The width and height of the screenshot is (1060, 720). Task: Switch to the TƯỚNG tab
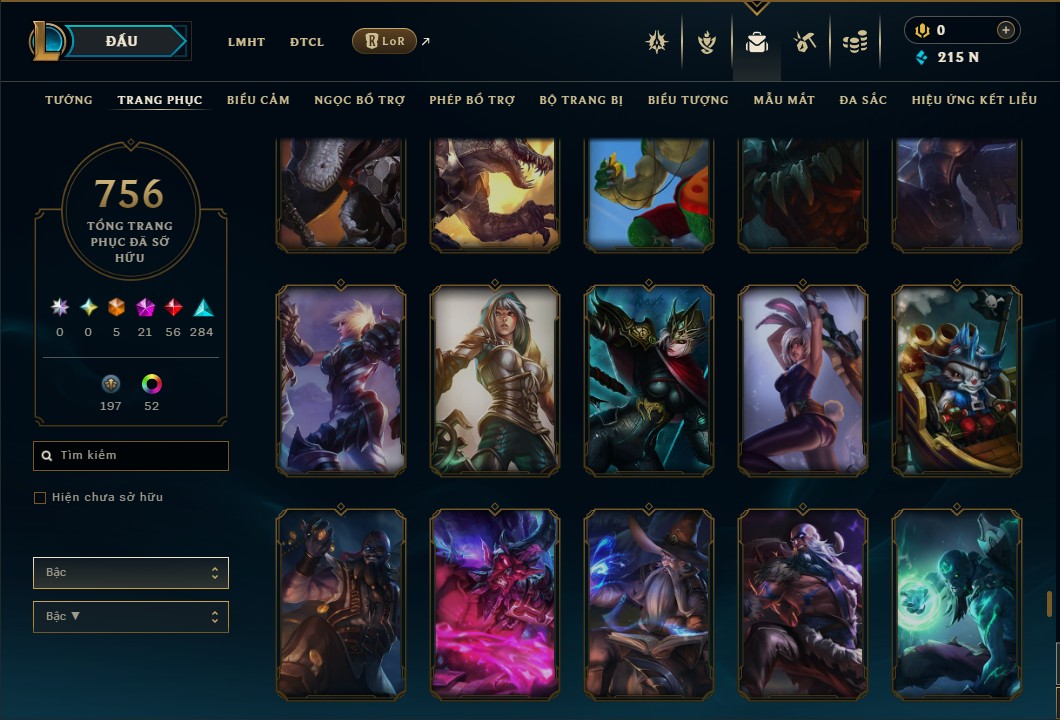coord(69,100)
